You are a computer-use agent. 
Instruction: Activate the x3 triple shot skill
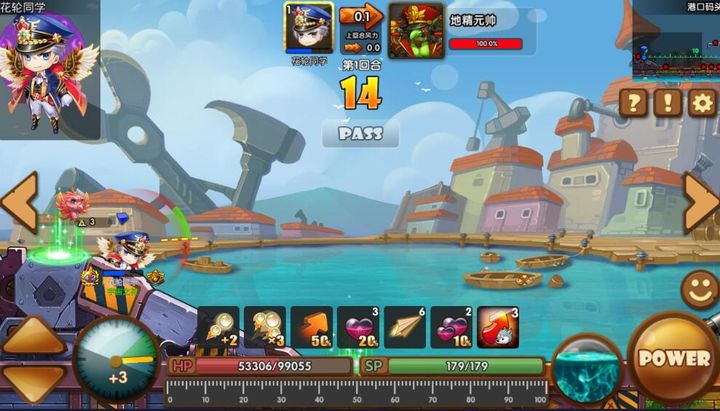(265, 328)
